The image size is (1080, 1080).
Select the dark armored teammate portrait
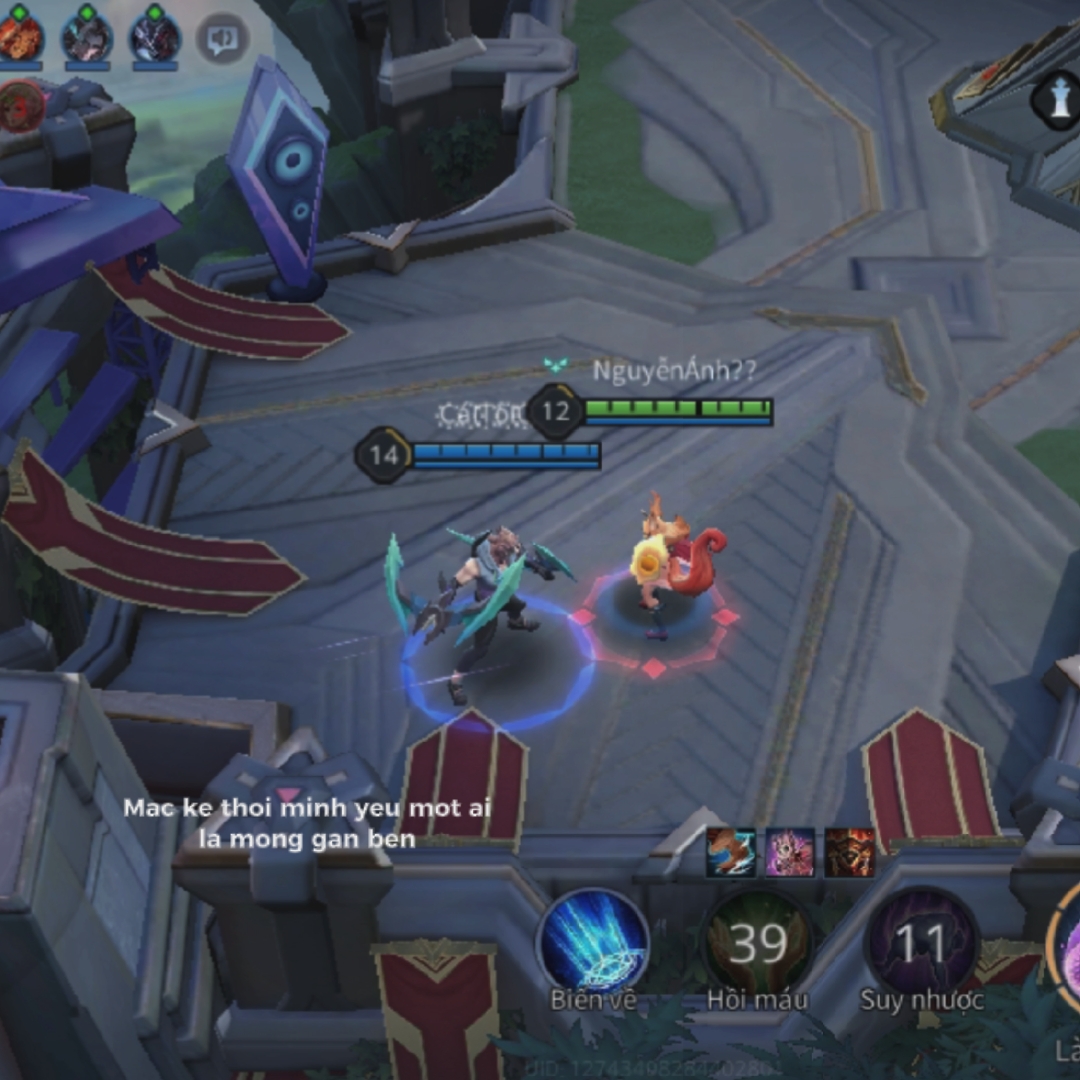(155, 38)
